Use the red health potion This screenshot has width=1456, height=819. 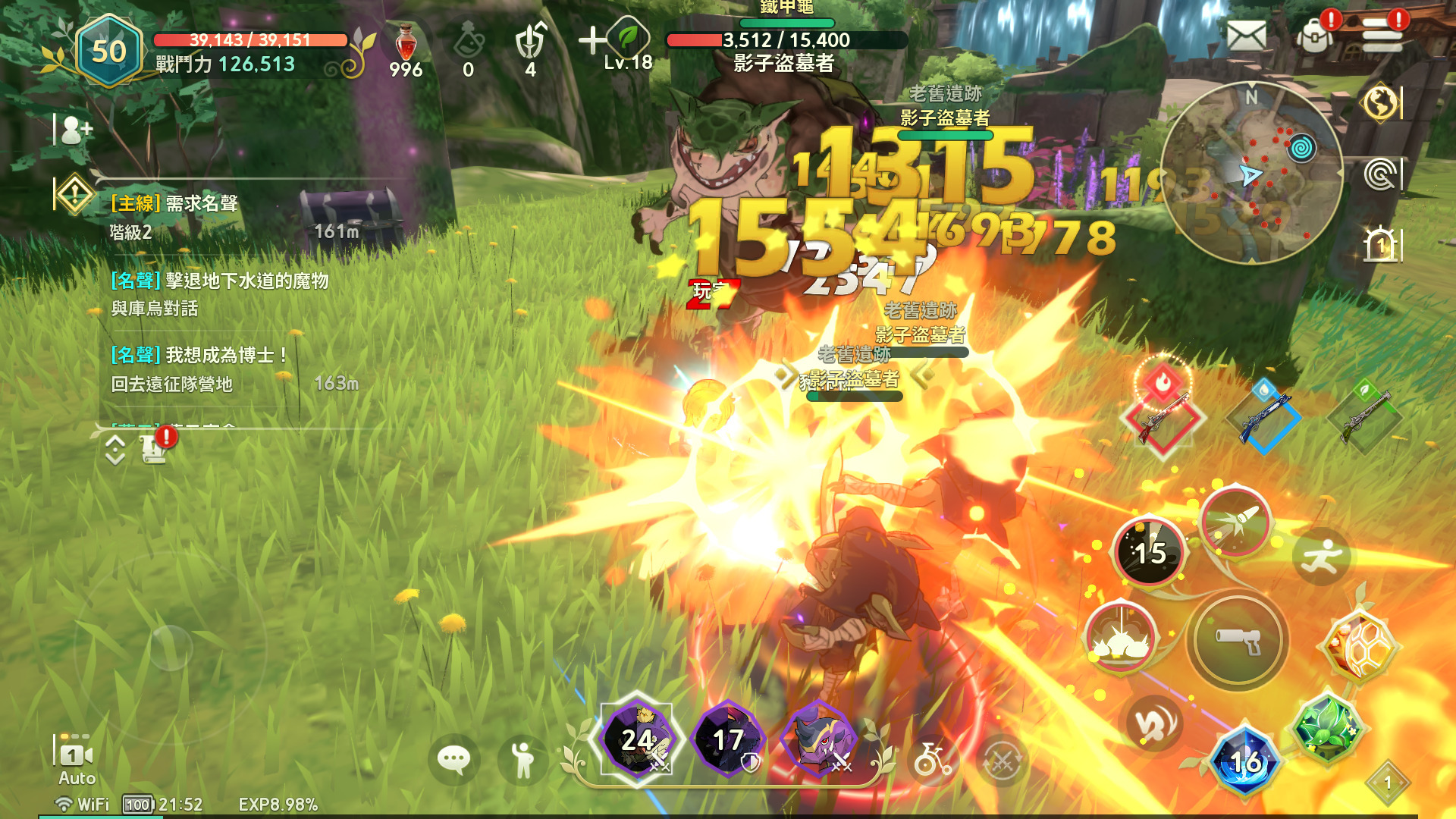(x=406, y=44)
